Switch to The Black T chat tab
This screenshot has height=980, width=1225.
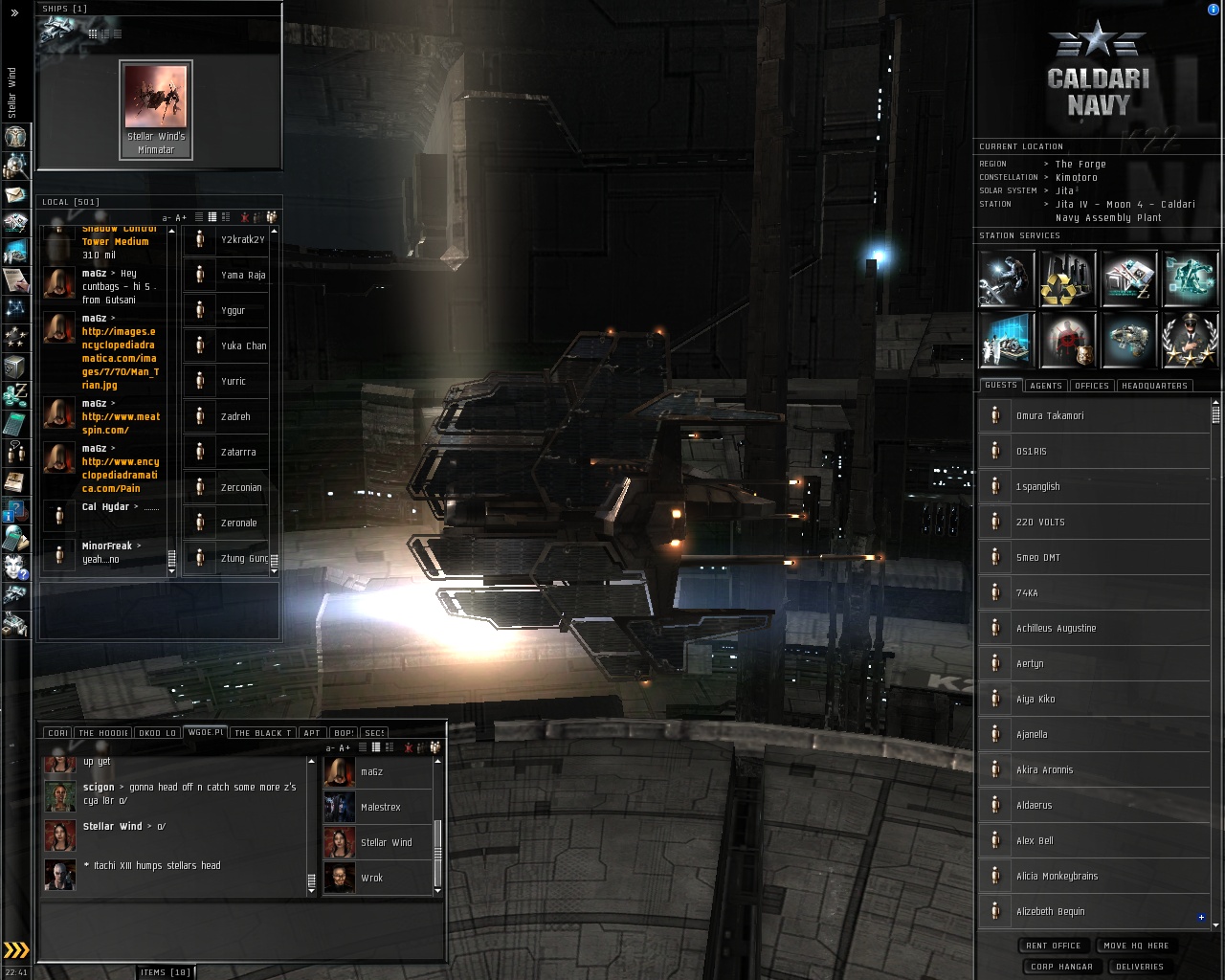263,733
